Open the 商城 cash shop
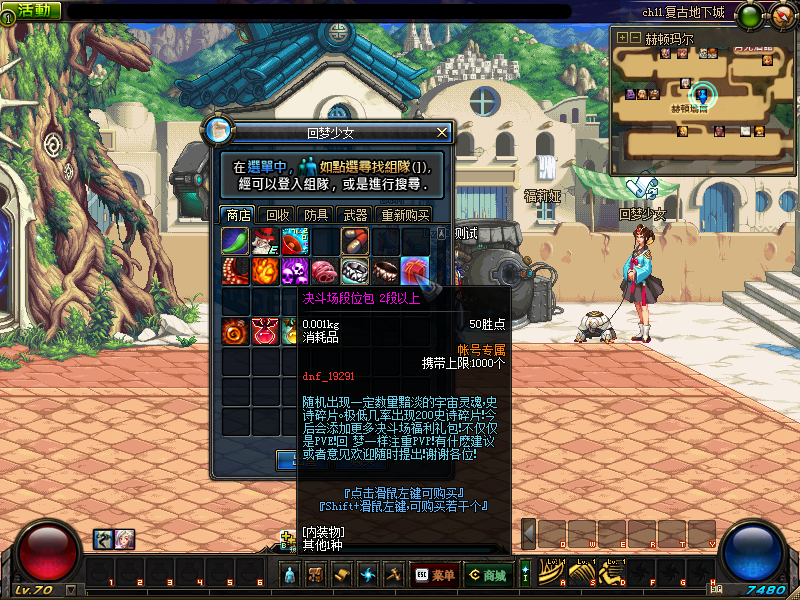Screen dimensions: 800x600 pyautogui.click(x=488, y=575)
